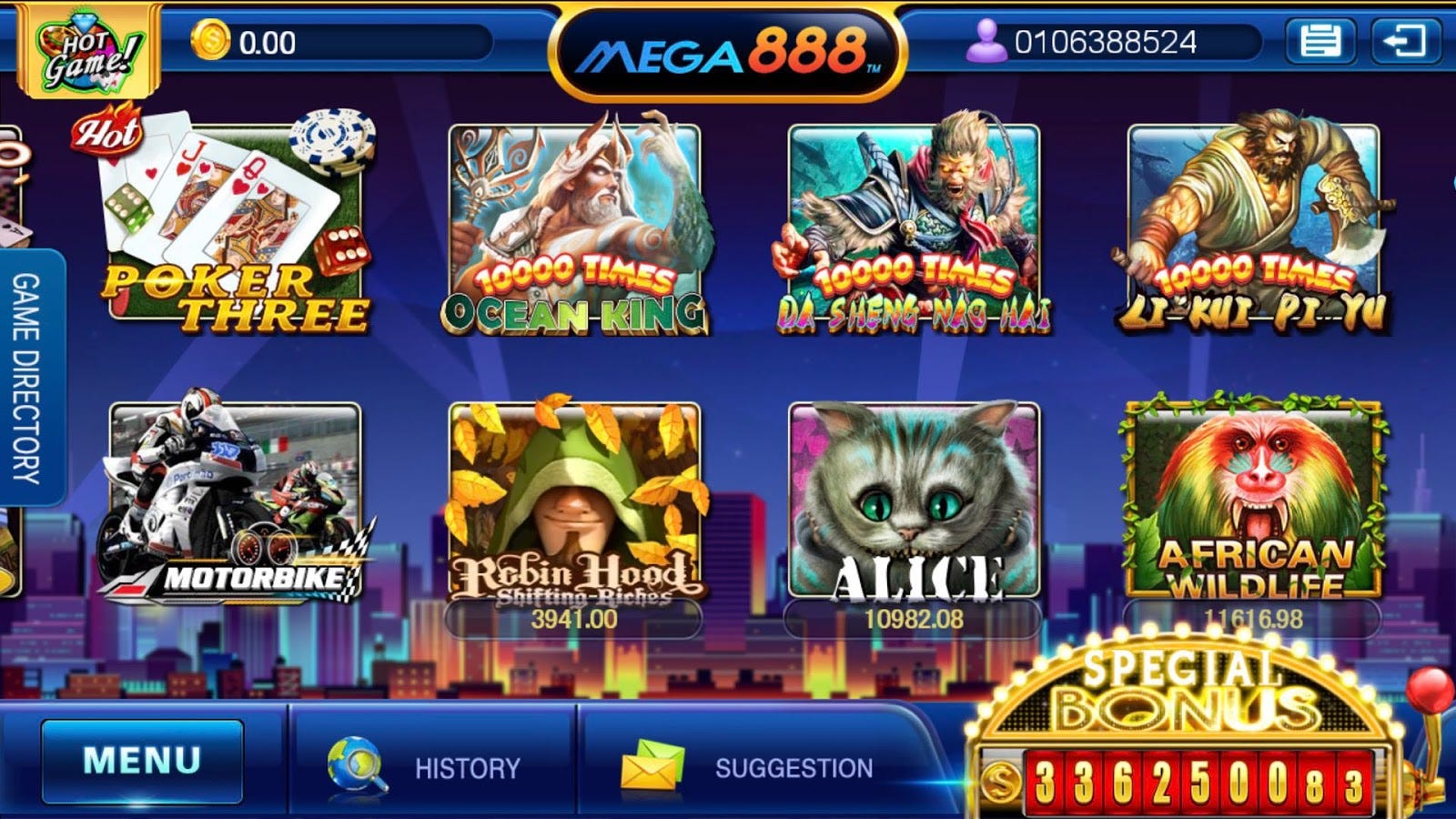Image resolution: width=1456 pixels, height=819 pixels.
Task: Open Suggestion via the envelope icon
Action: 653,764
